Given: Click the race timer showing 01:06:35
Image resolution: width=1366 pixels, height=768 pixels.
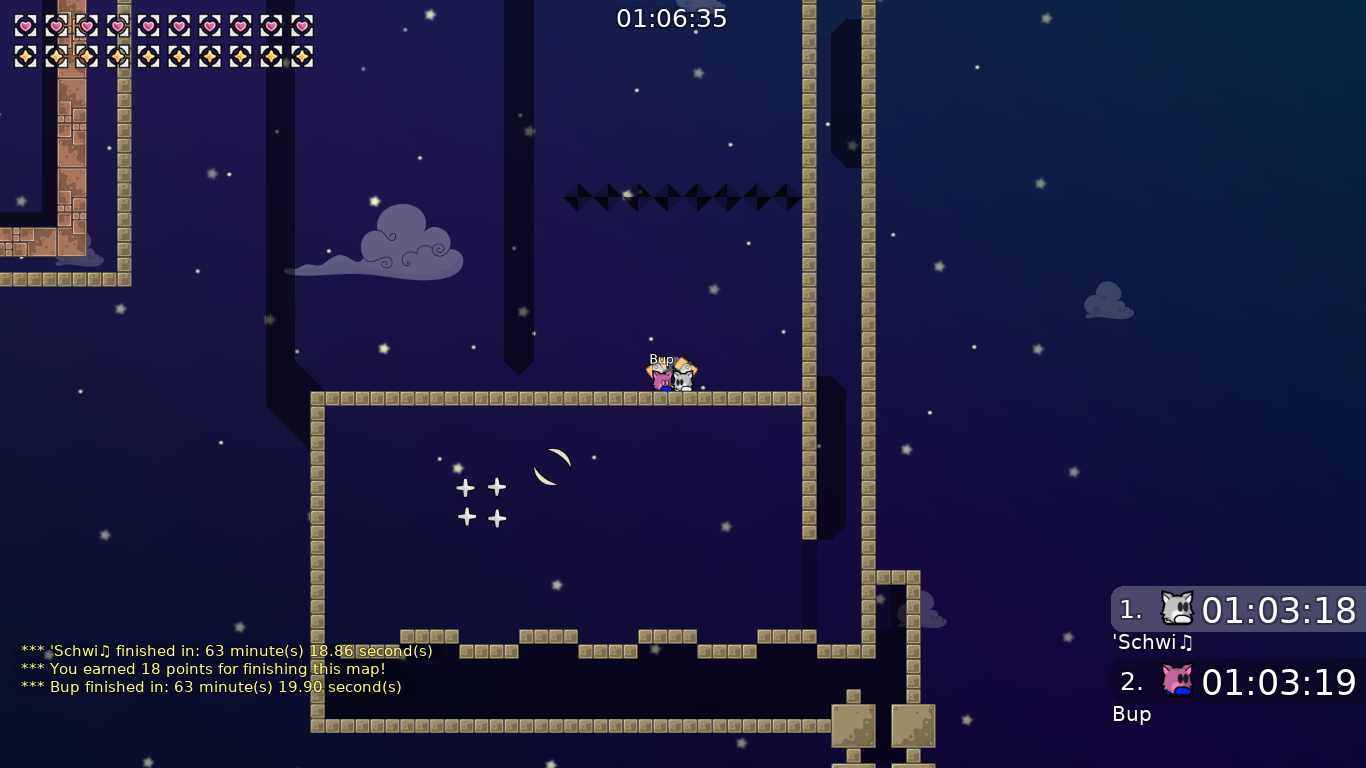Looking at the screenshot, I should 672,17.
